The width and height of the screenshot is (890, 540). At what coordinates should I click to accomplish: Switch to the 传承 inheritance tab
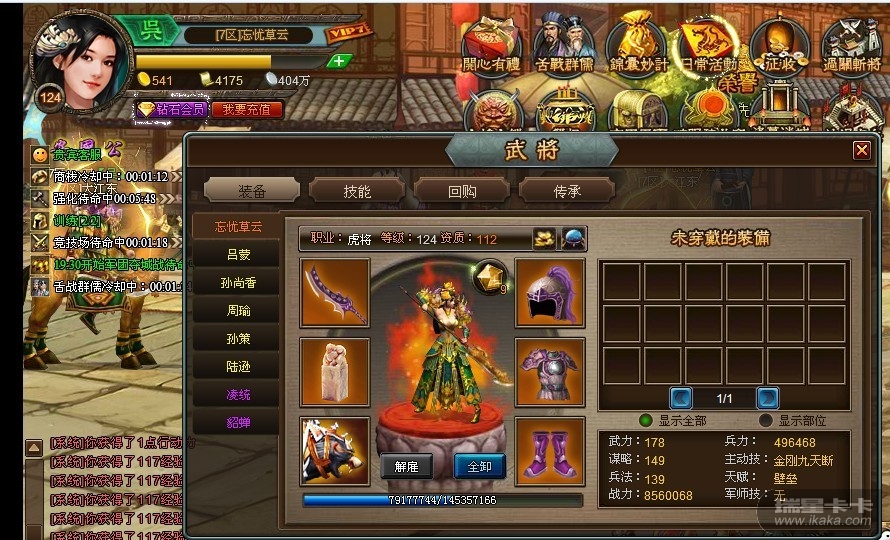[x=567, y=191]
